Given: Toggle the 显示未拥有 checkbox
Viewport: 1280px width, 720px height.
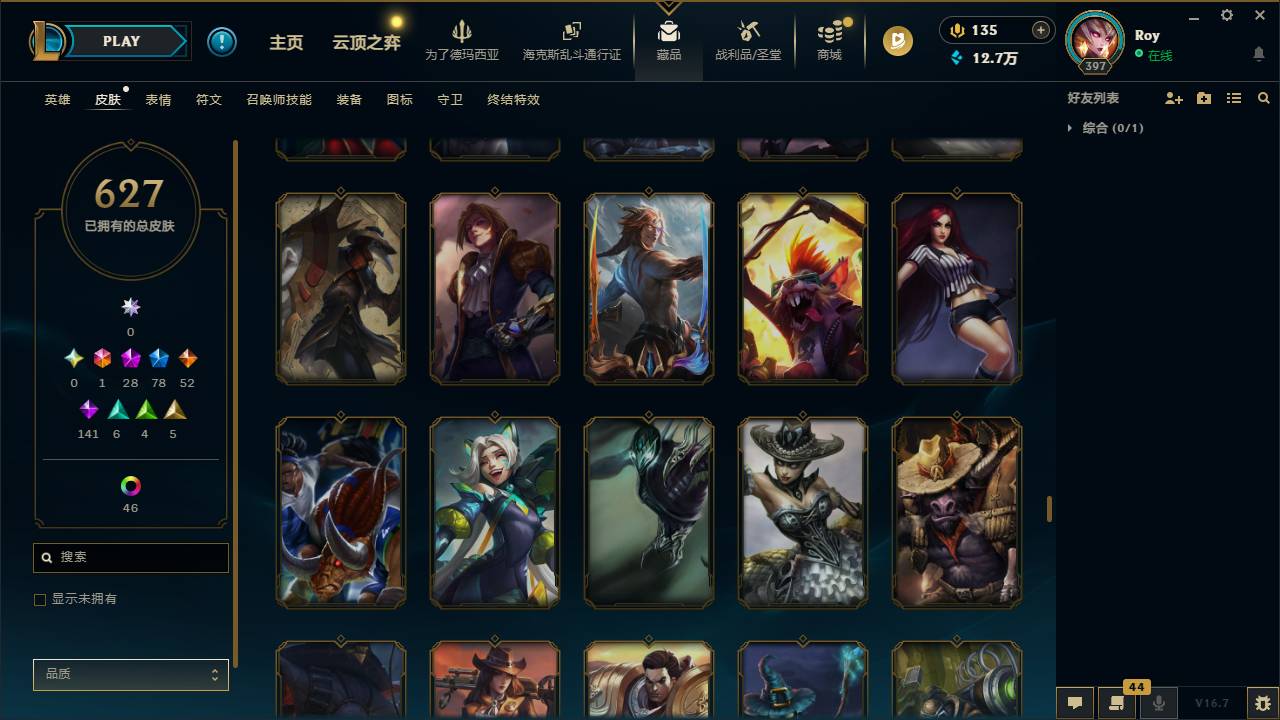Looking at the screenshot, I should (x=40, y=599).
